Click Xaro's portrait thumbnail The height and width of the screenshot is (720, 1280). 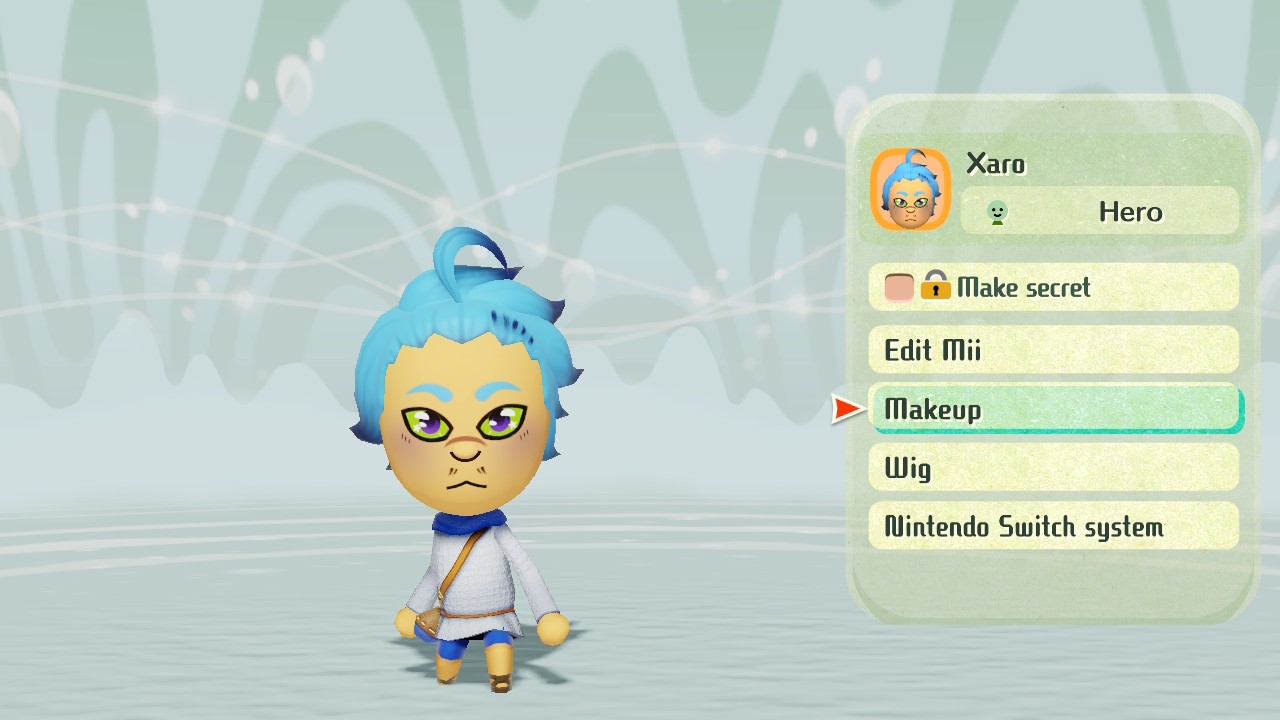(910, 190)
